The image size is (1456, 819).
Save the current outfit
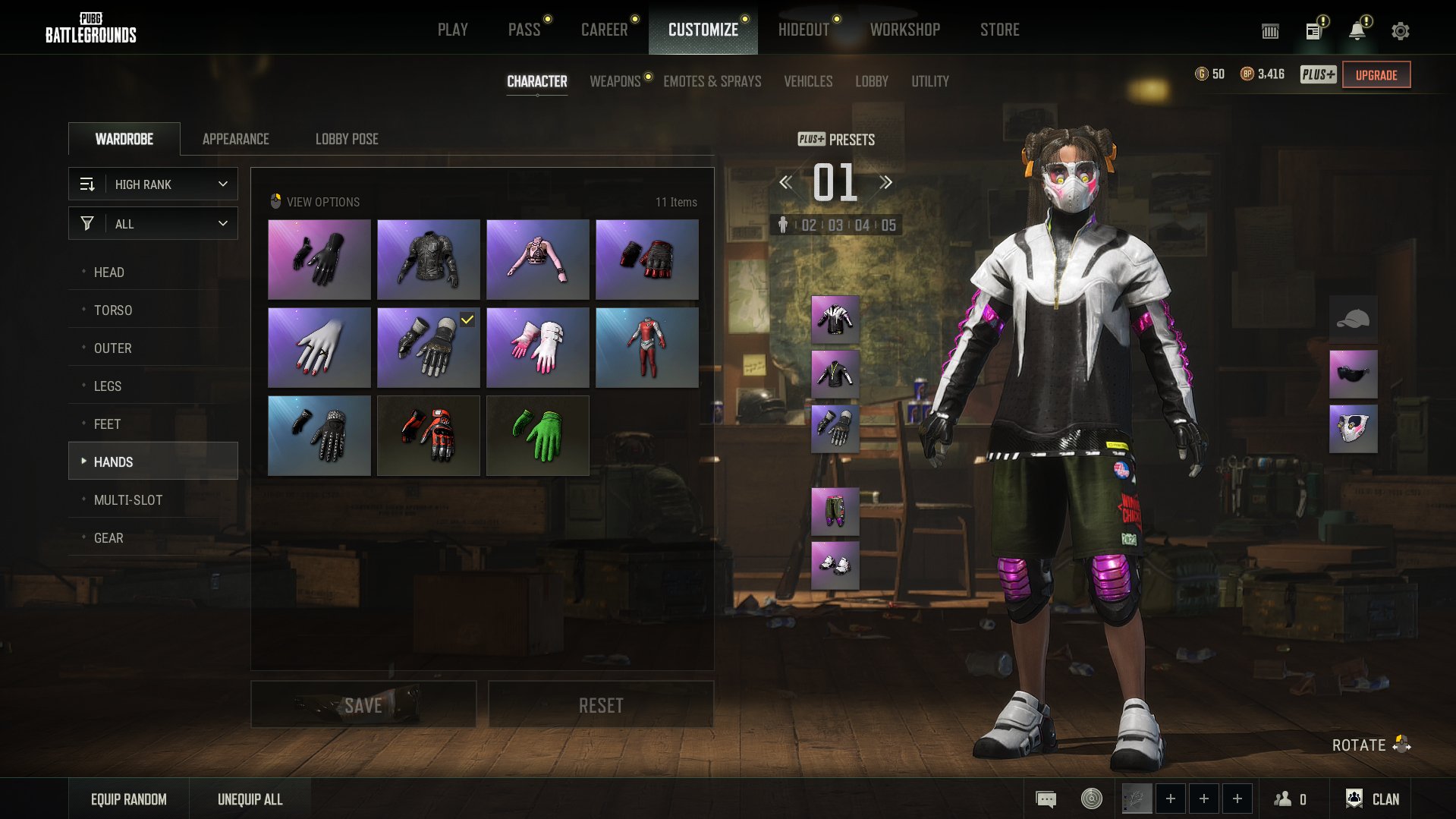pos(363,705)
